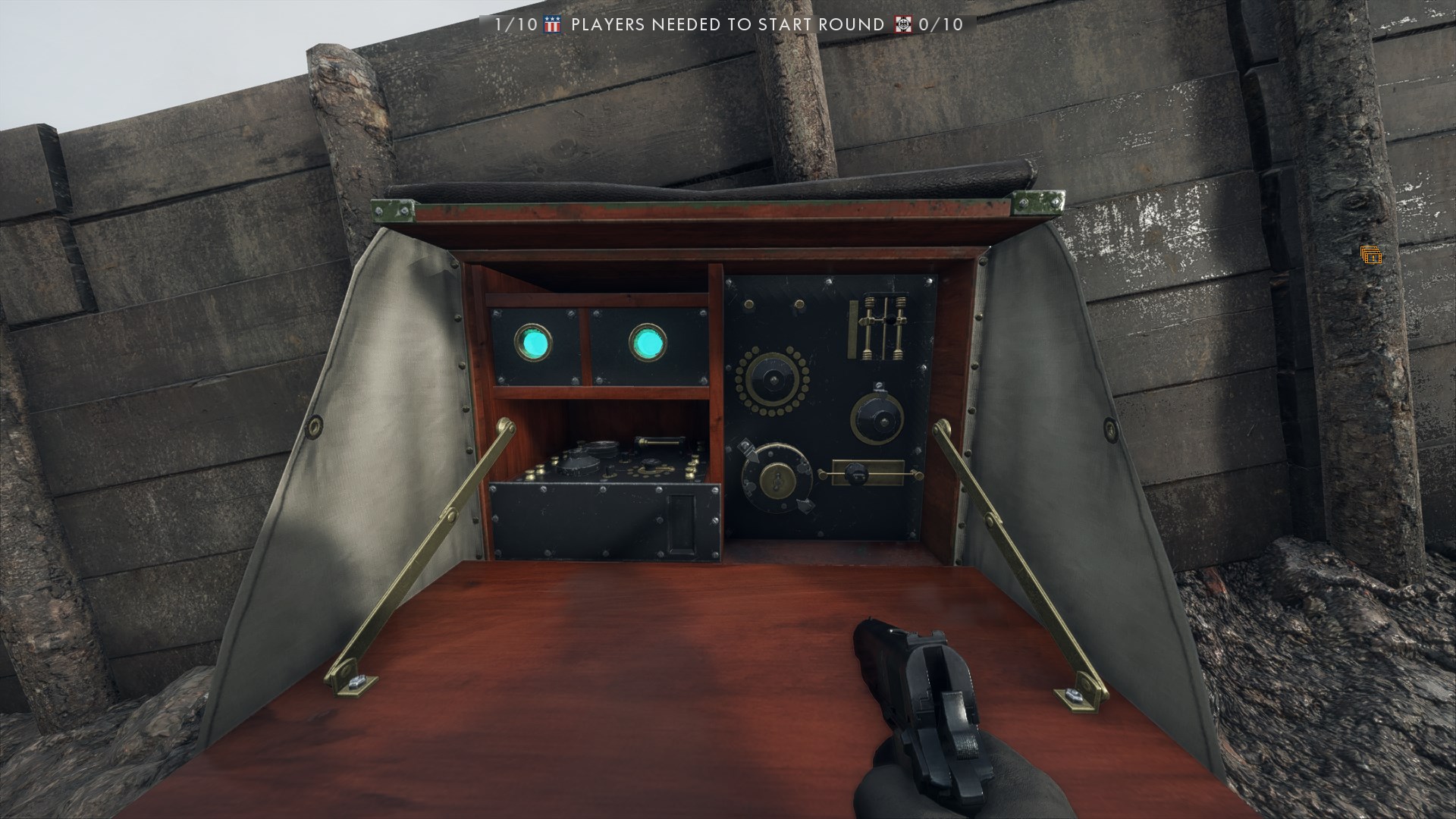This screenshot has height=819, width=1456.
Task: Select the United States team flag emblem
Action: pyautogui.click(x=552, y=25)
